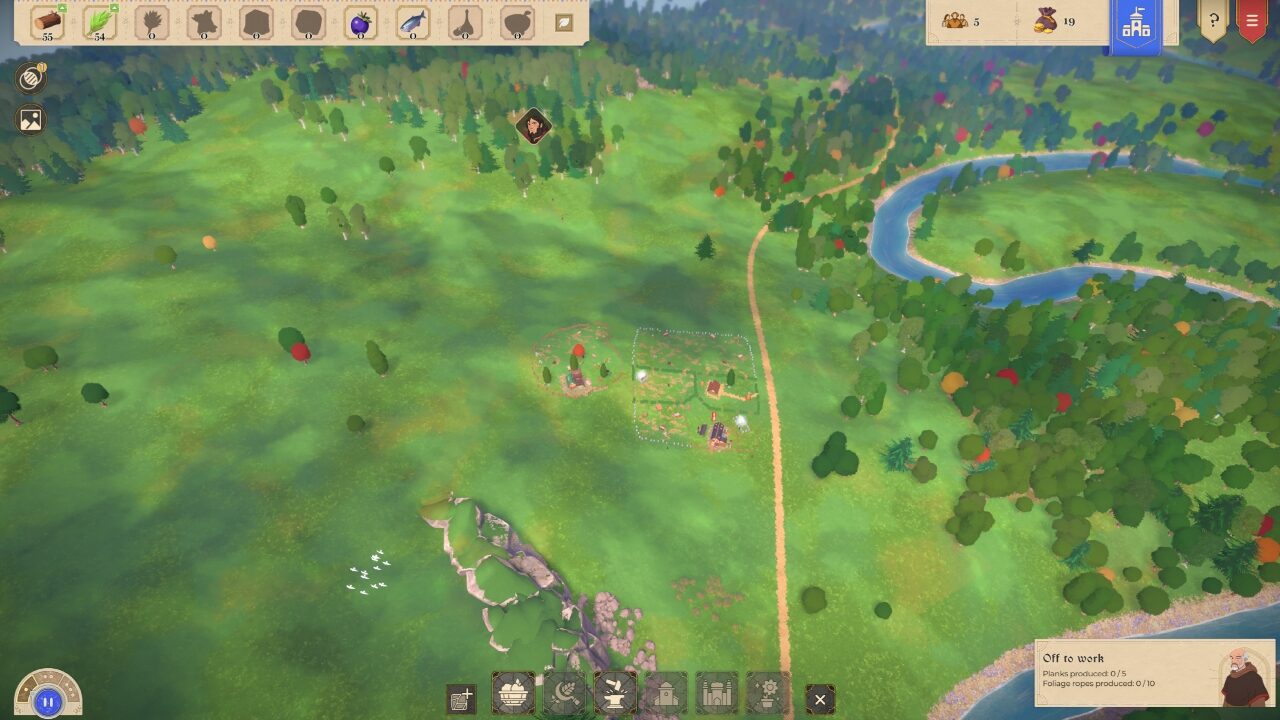
Task: Click the question mark help button
Action: (x=1212, y=20)
